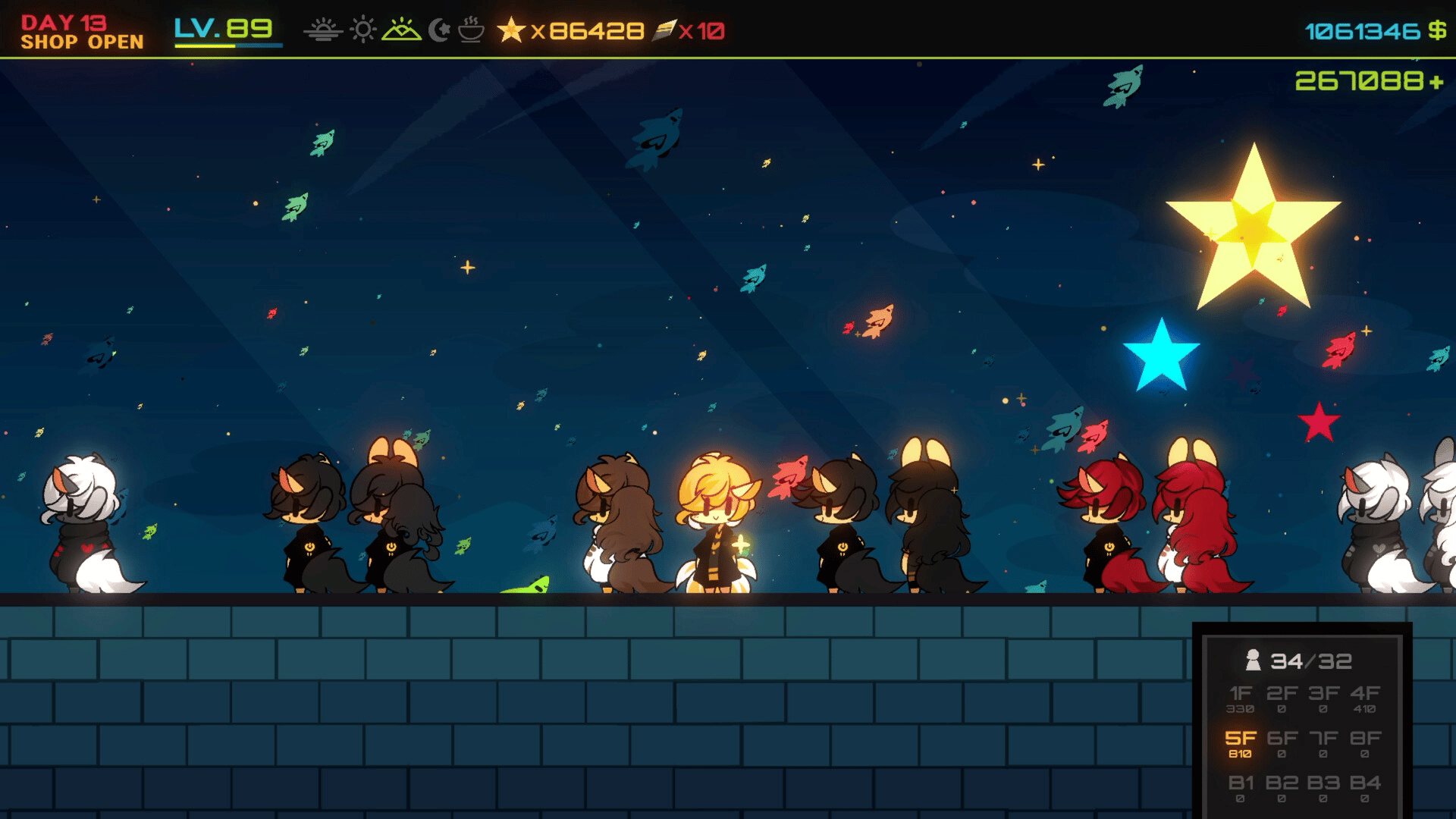Screen dimensions: 1456x819
Task: Open floor 8F
Action: (x=1364, y=742)
